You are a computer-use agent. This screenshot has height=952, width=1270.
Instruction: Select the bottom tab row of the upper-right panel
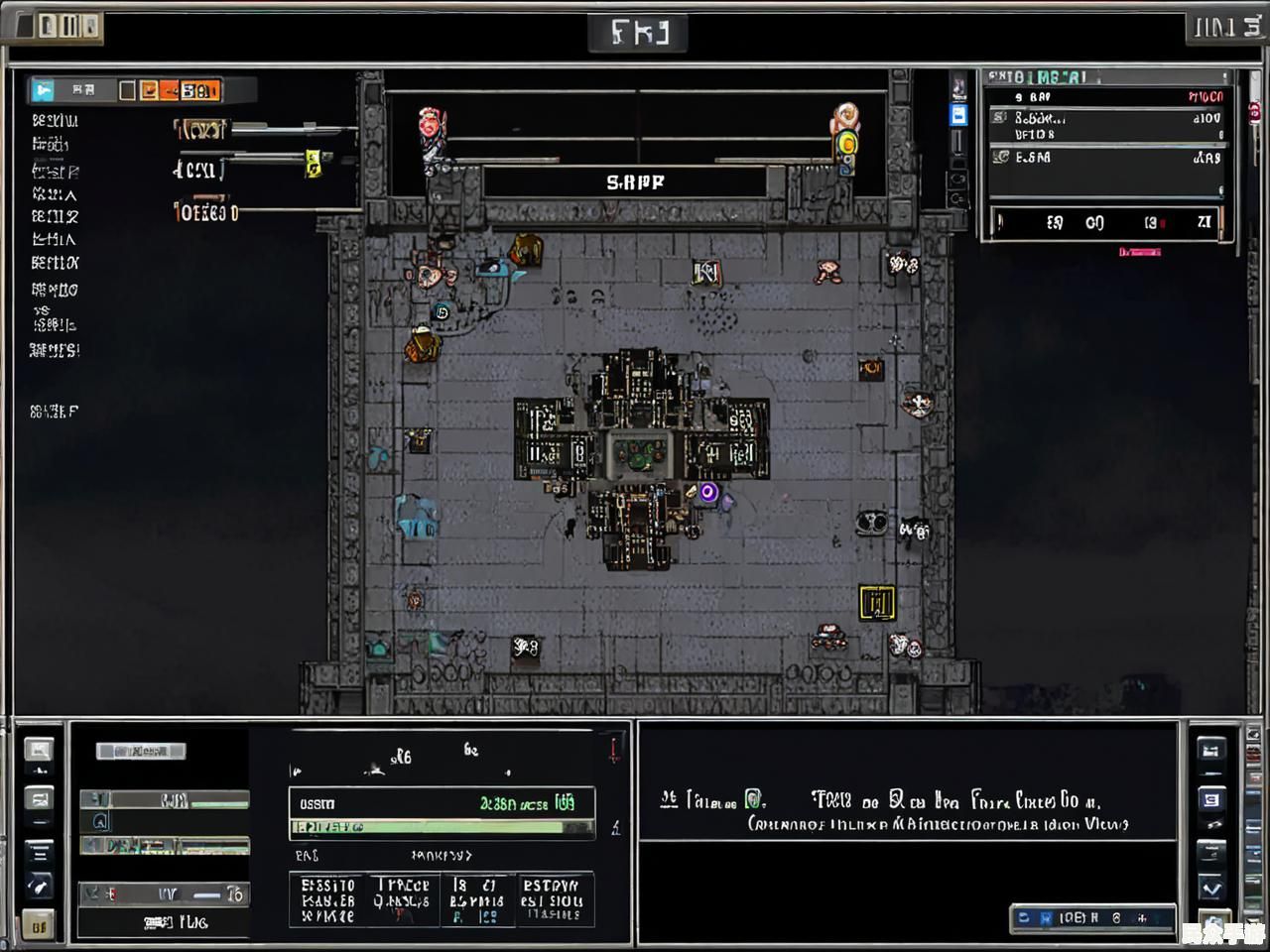tap(1108, 222)
